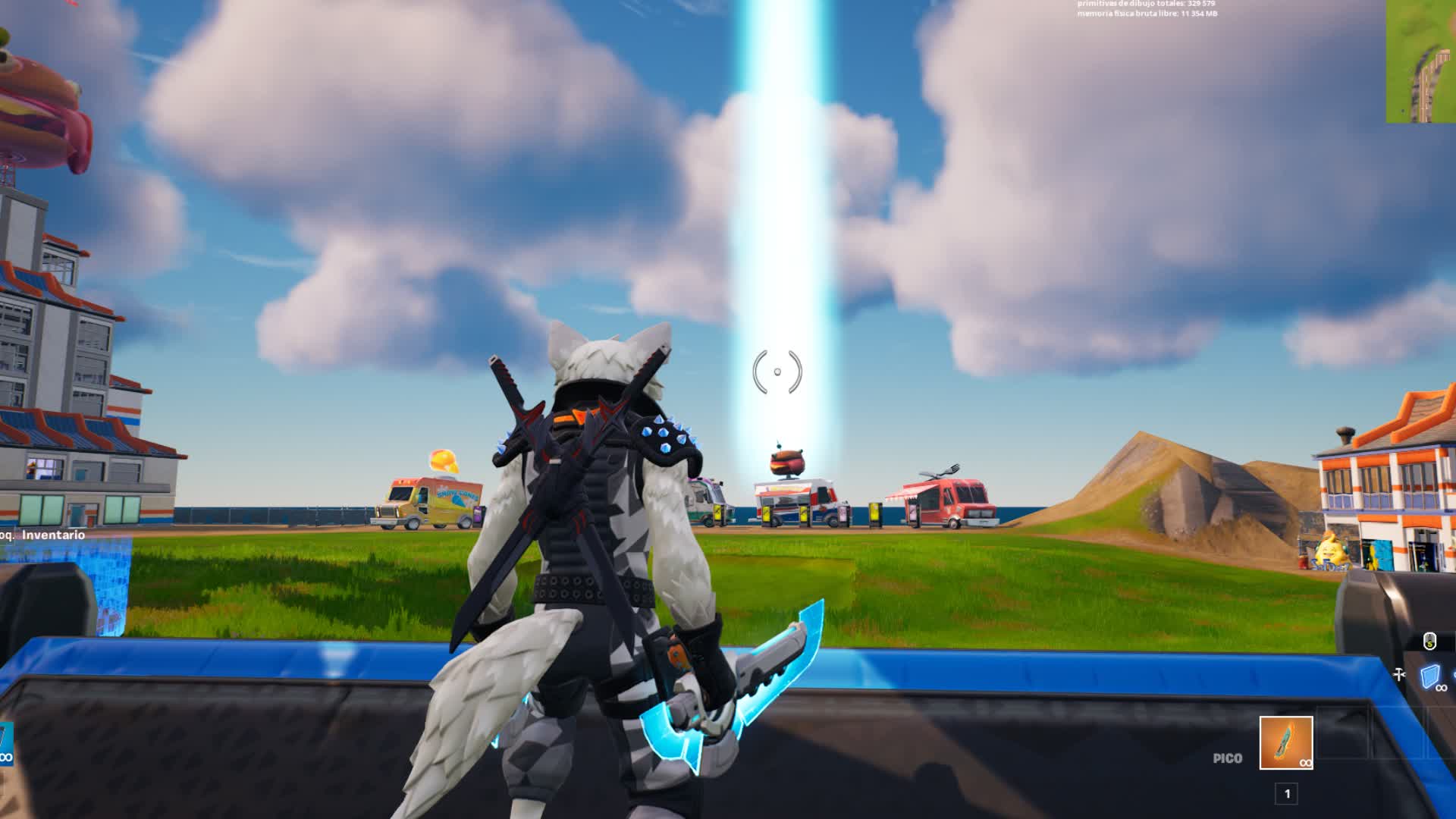This screenshot has height=819, width=1456.
Task: Click the crosshair reticle at screen center
Action: point(779,371)
